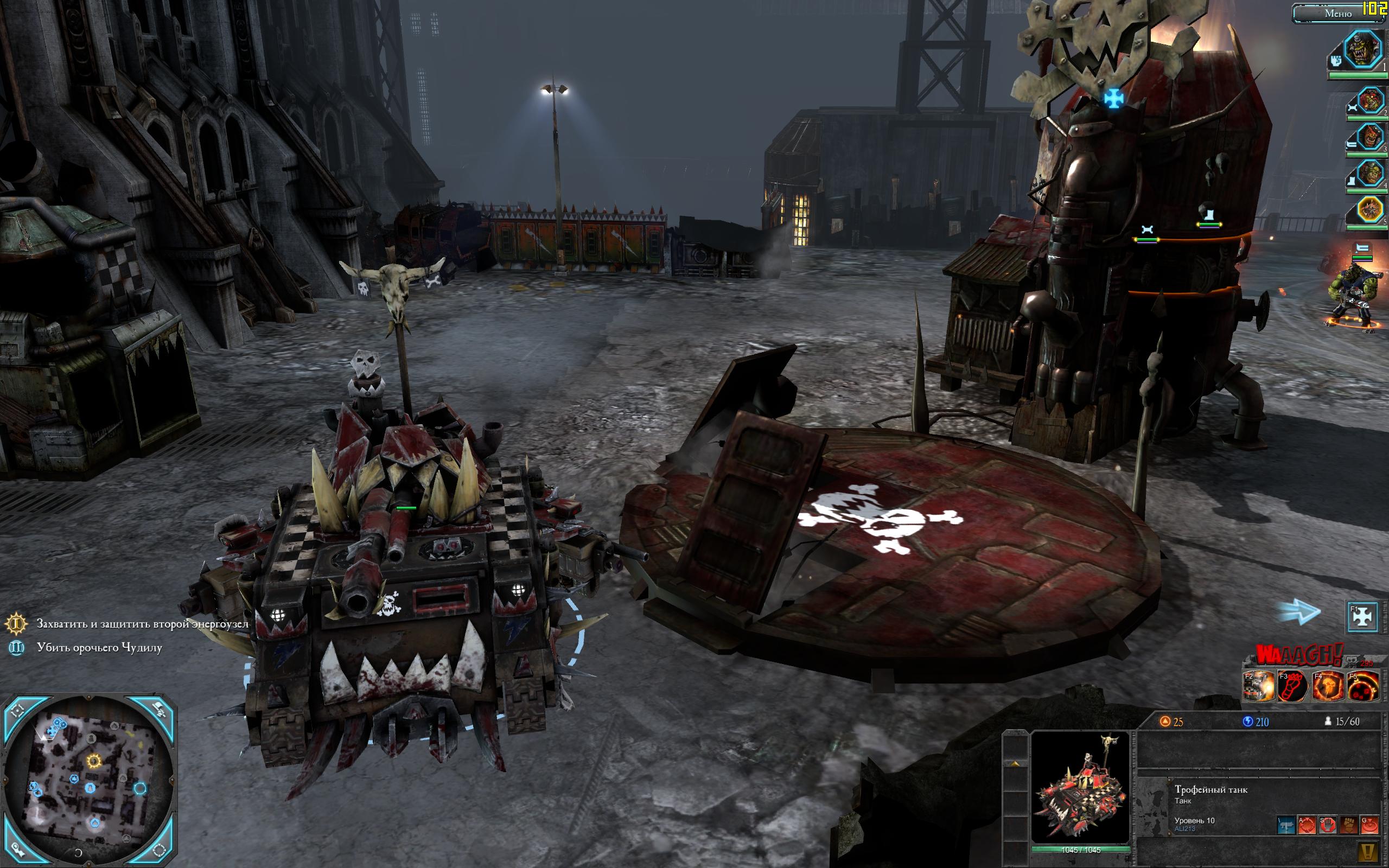Activate the F1 iron cross ability
Viewport: 1389px width, 868px height.
point(1362,616)
